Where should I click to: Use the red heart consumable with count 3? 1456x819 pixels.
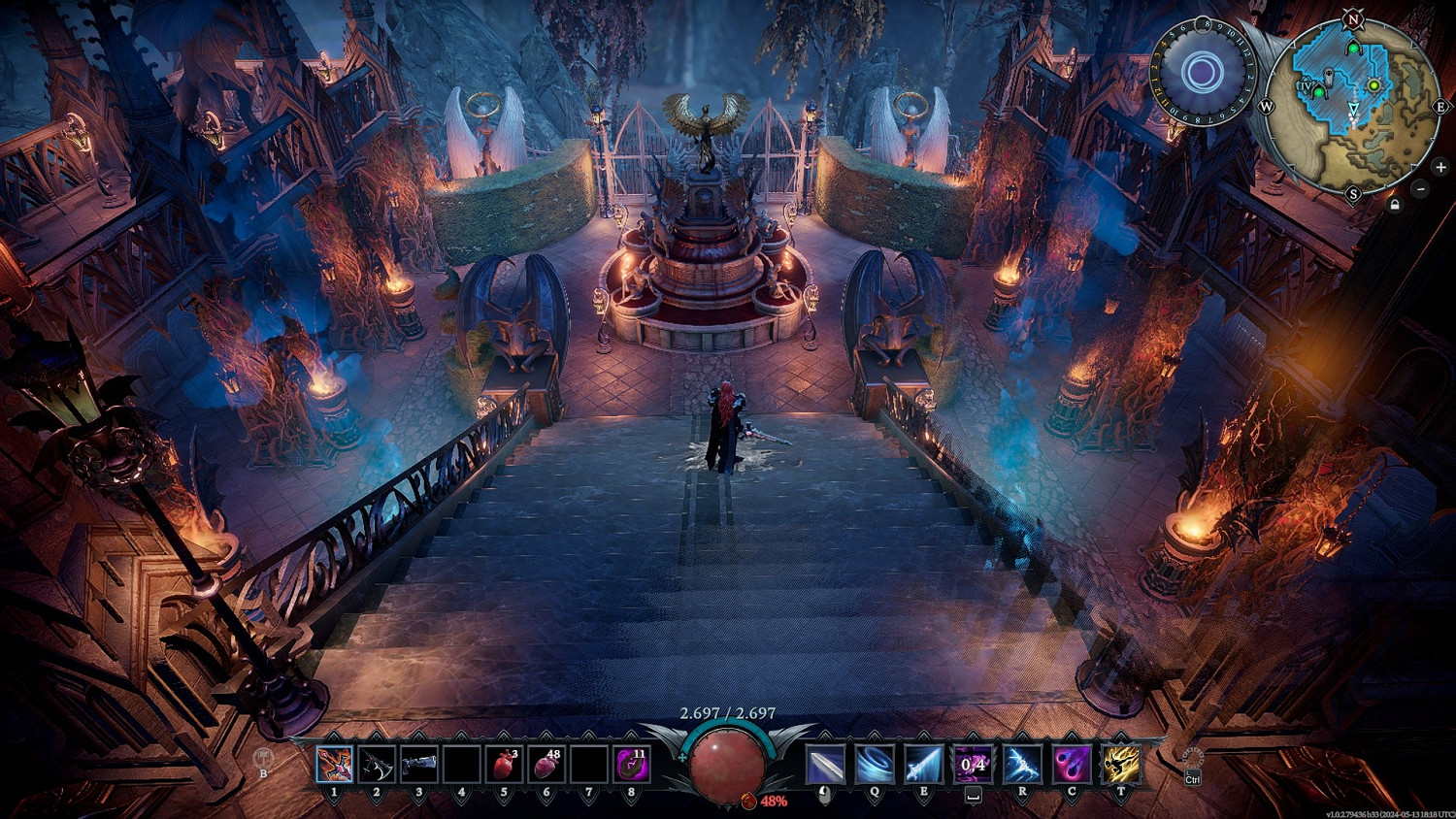click(504, 765)
